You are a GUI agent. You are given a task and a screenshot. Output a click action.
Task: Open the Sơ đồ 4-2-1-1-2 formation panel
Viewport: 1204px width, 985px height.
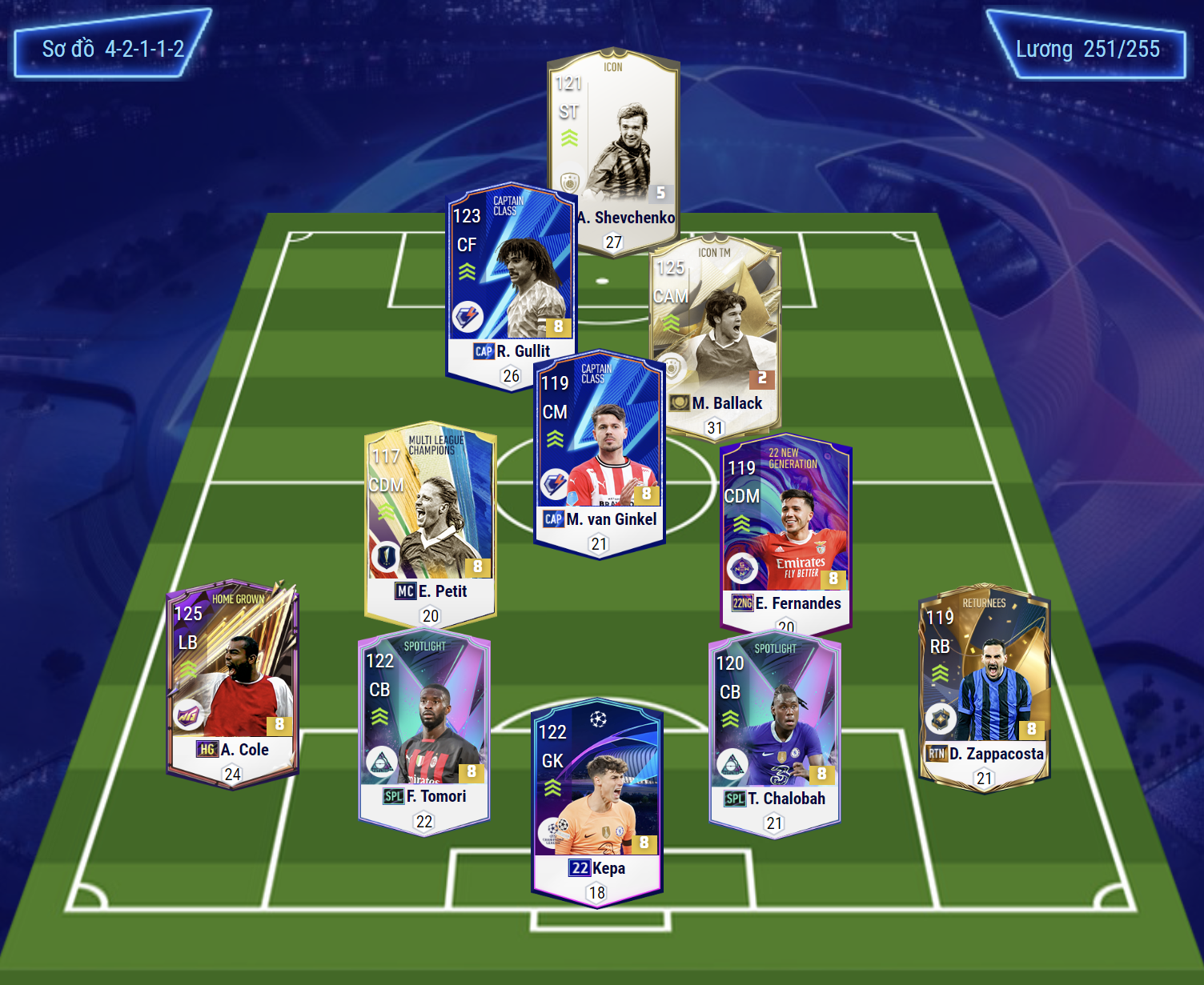tap(113, 49)
